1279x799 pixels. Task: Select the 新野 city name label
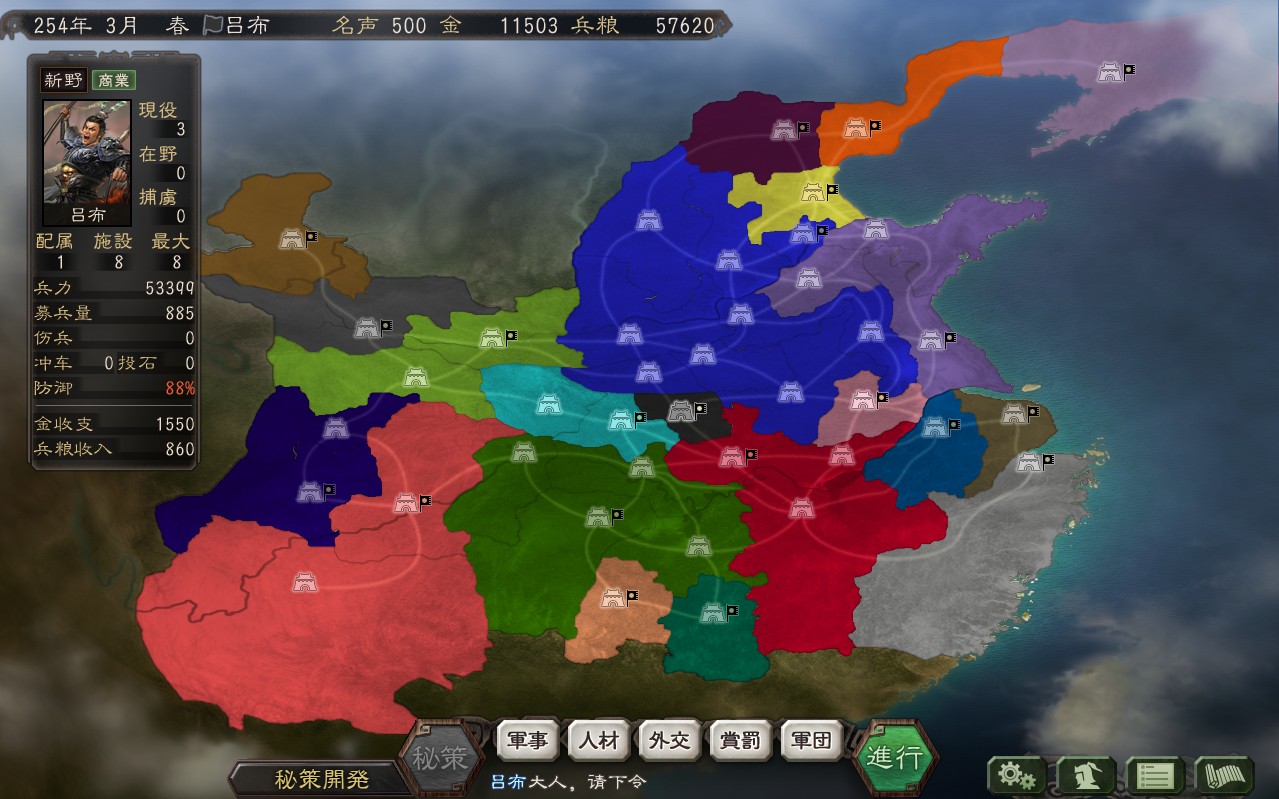tap(63, 81)
